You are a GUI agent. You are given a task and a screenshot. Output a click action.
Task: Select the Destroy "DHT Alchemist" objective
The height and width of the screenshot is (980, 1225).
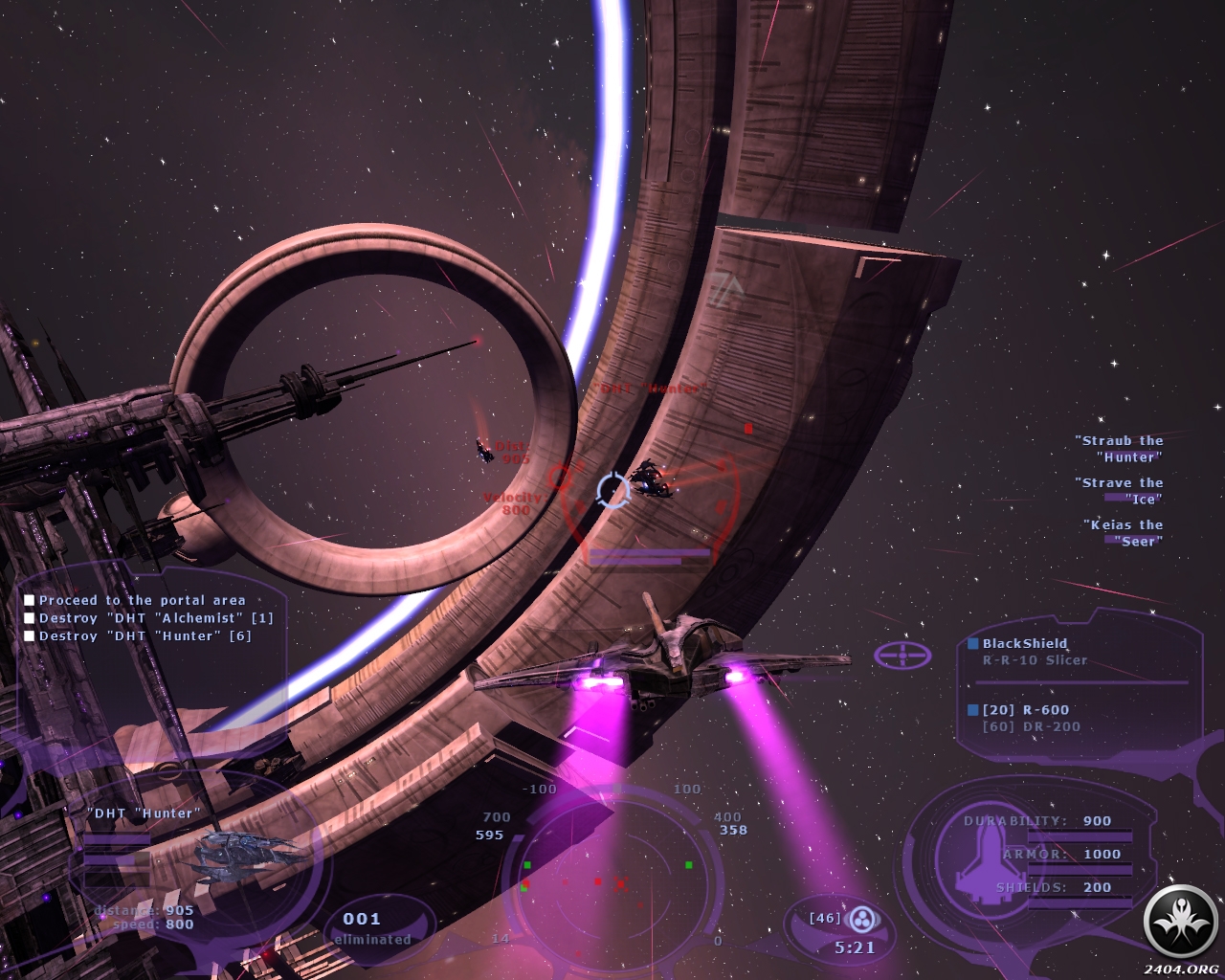pos(155,618)
